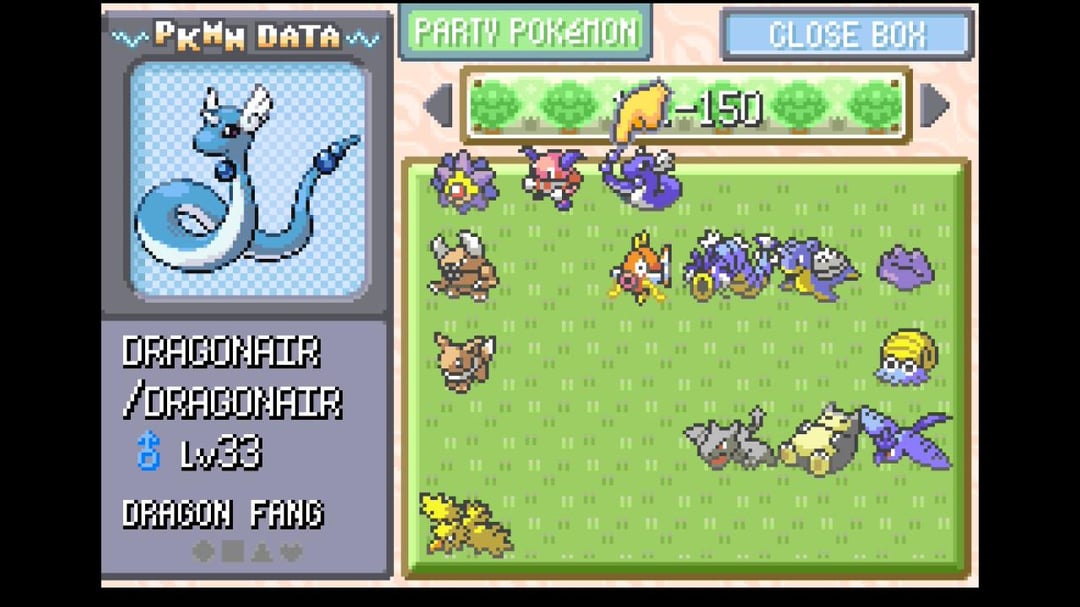The image size is (1080, 607).
Task: Select Snorlax in the box
Action: coord(818,440)
